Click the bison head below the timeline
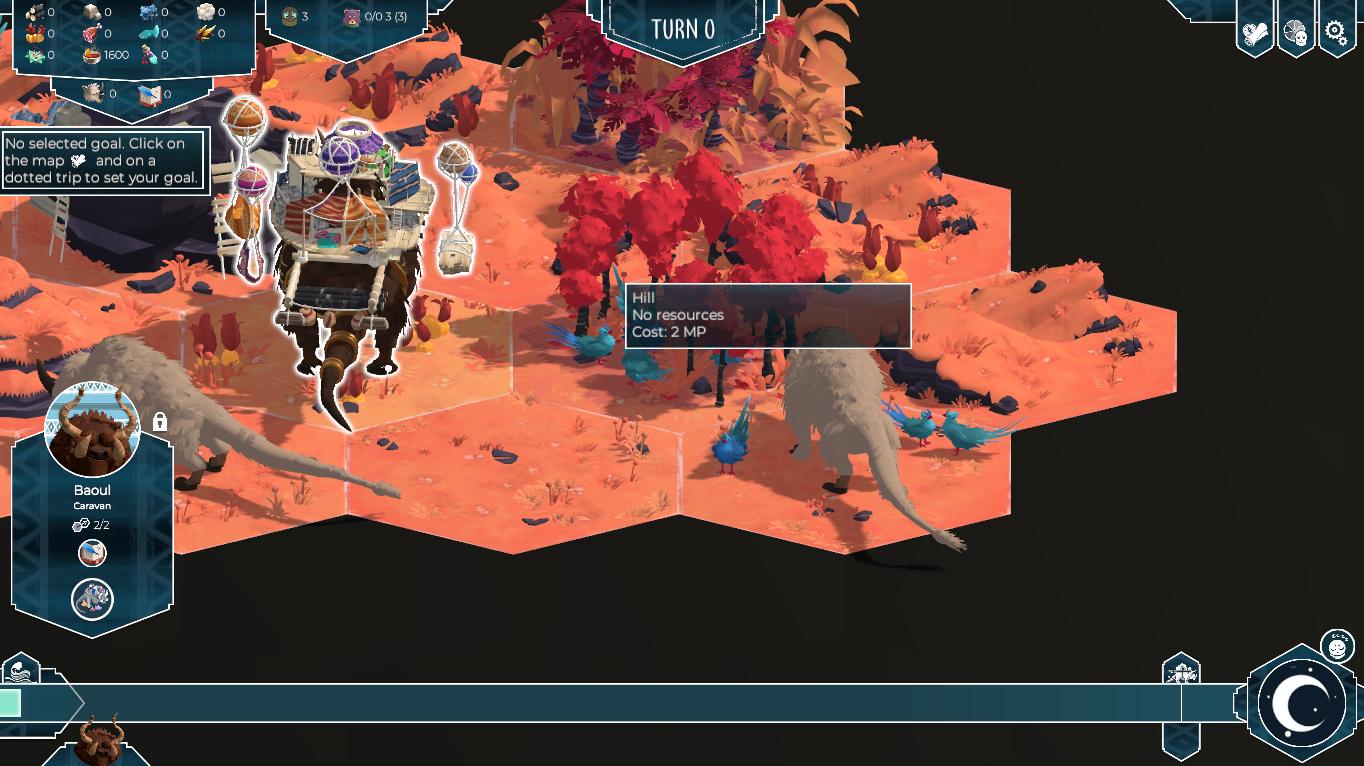The image size is (1364, 766). (100, 741)
